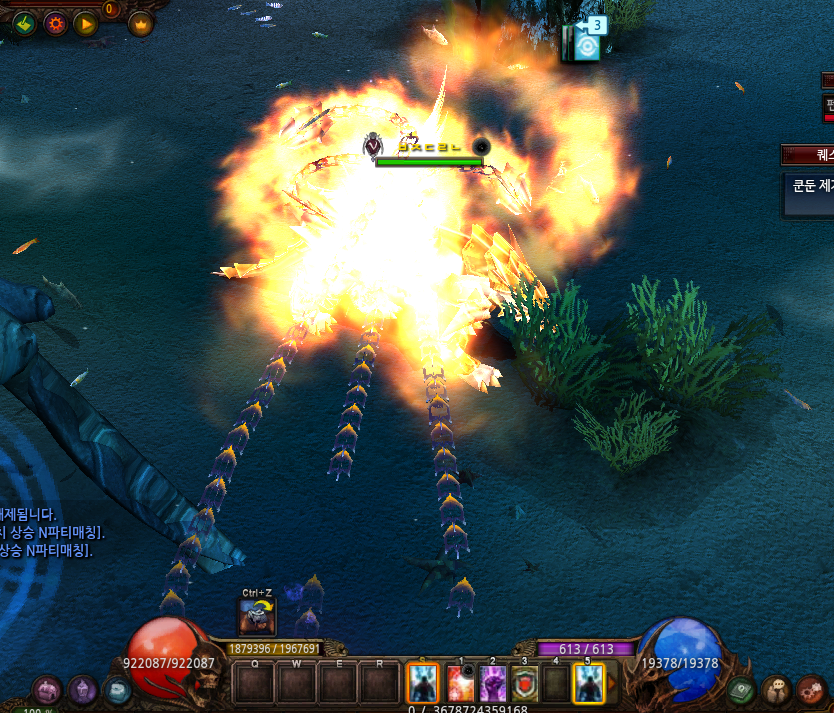Click the skull face round button

pyautogui.click(x=776, y=689)
